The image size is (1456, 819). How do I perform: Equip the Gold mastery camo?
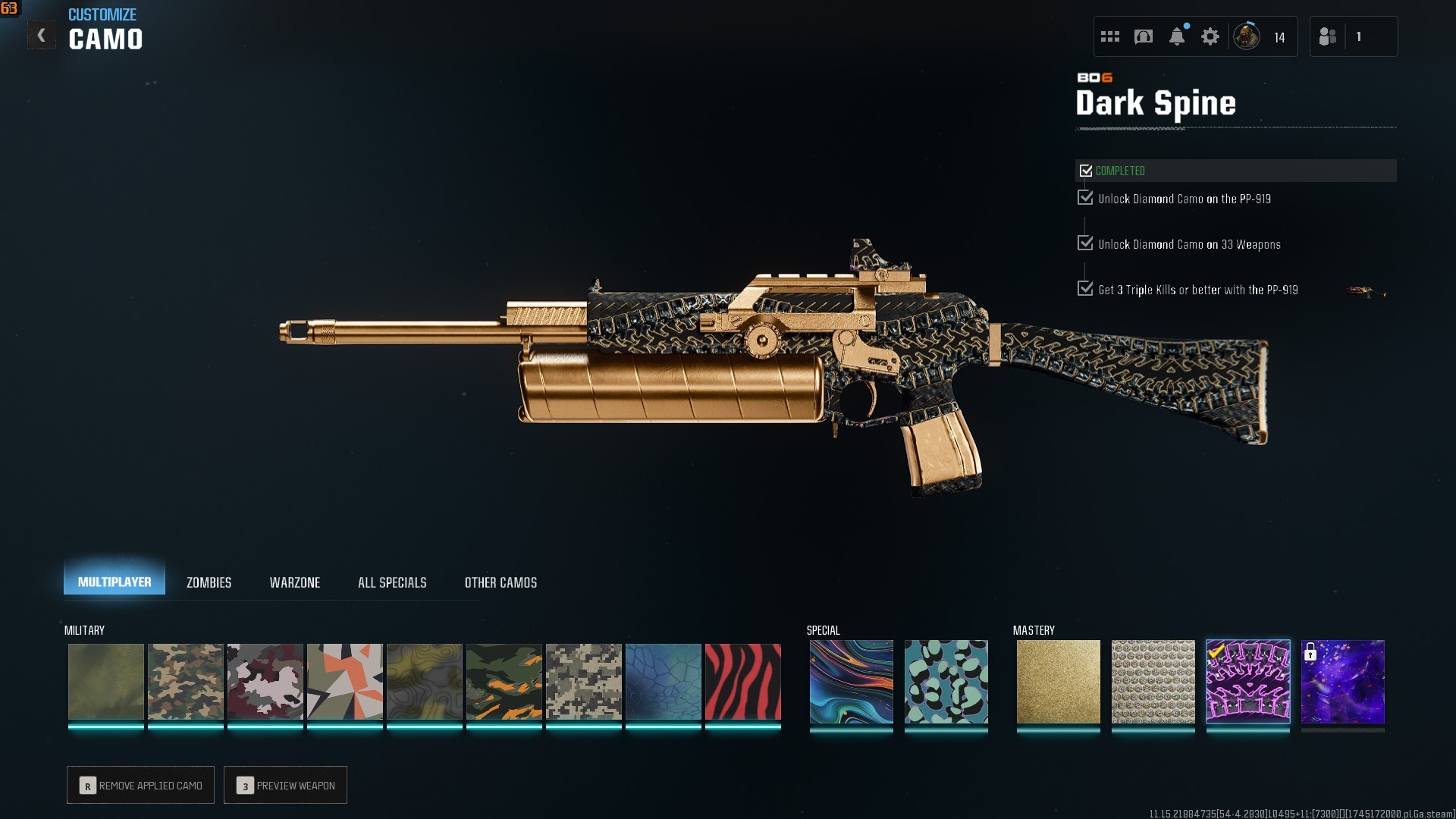click(x=1058, y=682)
